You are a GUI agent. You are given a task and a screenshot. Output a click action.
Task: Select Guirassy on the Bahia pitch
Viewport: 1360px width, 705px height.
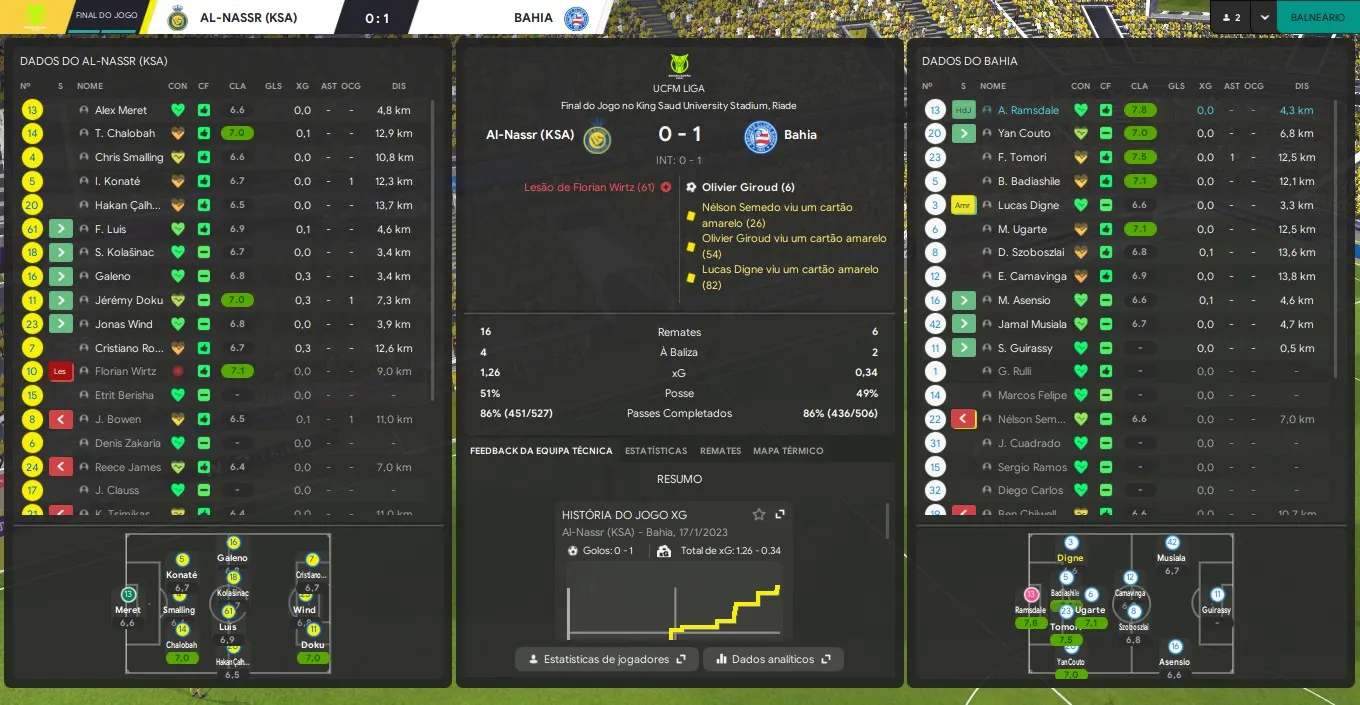coord(1217,601)
